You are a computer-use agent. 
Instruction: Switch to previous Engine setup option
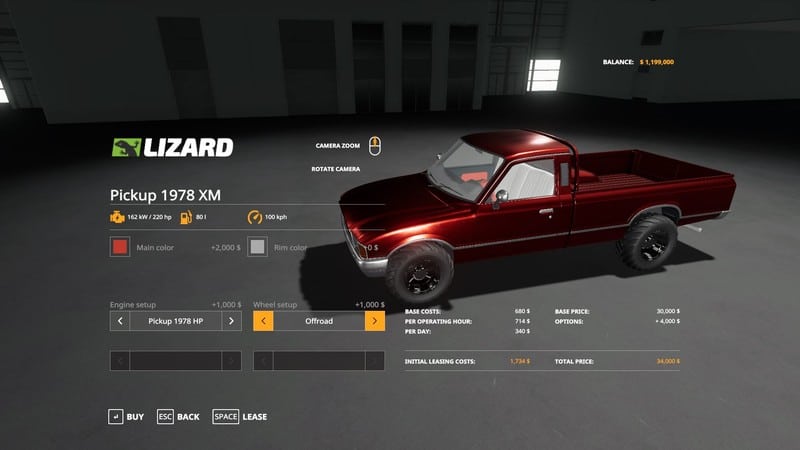pyautogui.click(x=120, y=321)
